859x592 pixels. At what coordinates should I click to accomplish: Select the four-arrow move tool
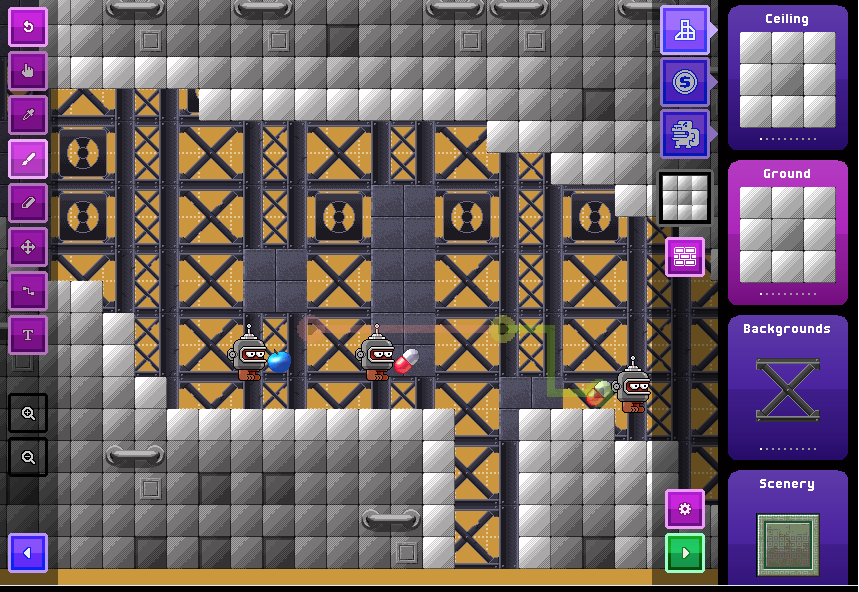point(28,247)
